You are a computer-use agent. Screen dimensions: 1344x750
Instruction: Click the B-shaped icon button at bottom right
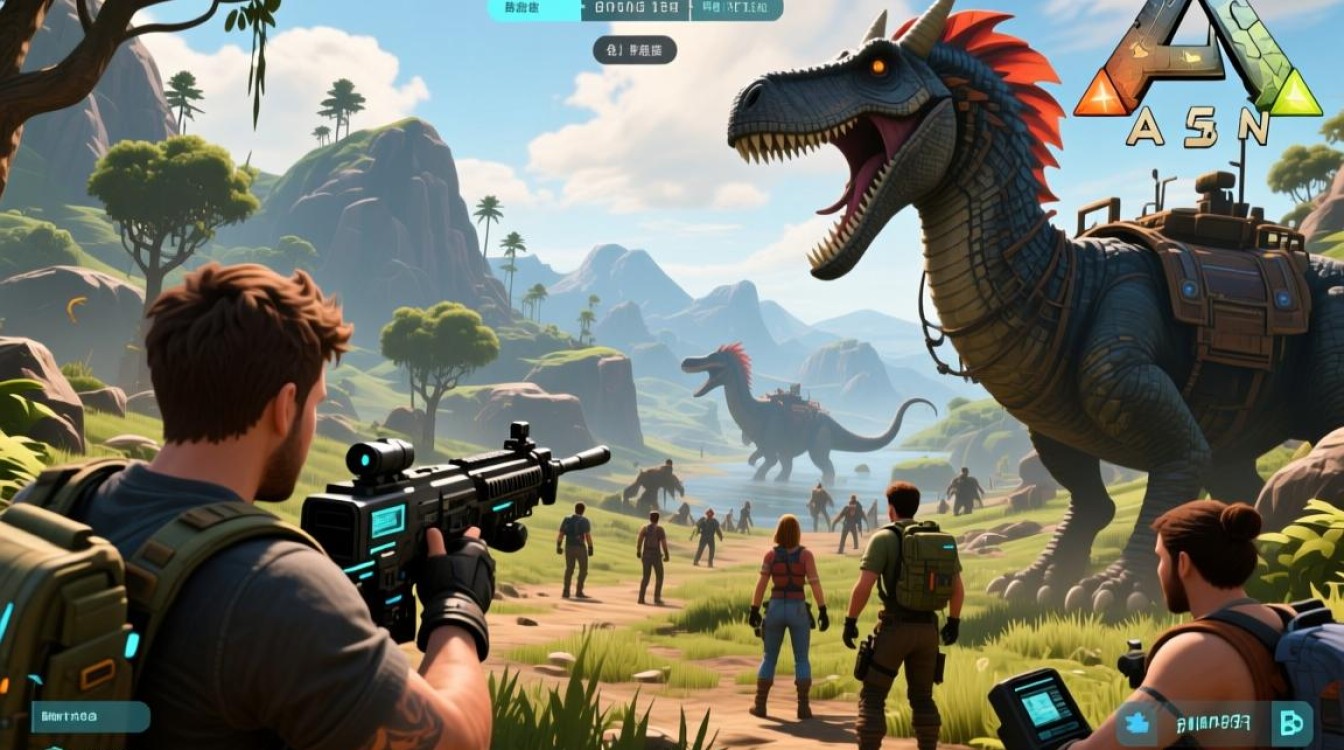click(x=1290, y=721)
